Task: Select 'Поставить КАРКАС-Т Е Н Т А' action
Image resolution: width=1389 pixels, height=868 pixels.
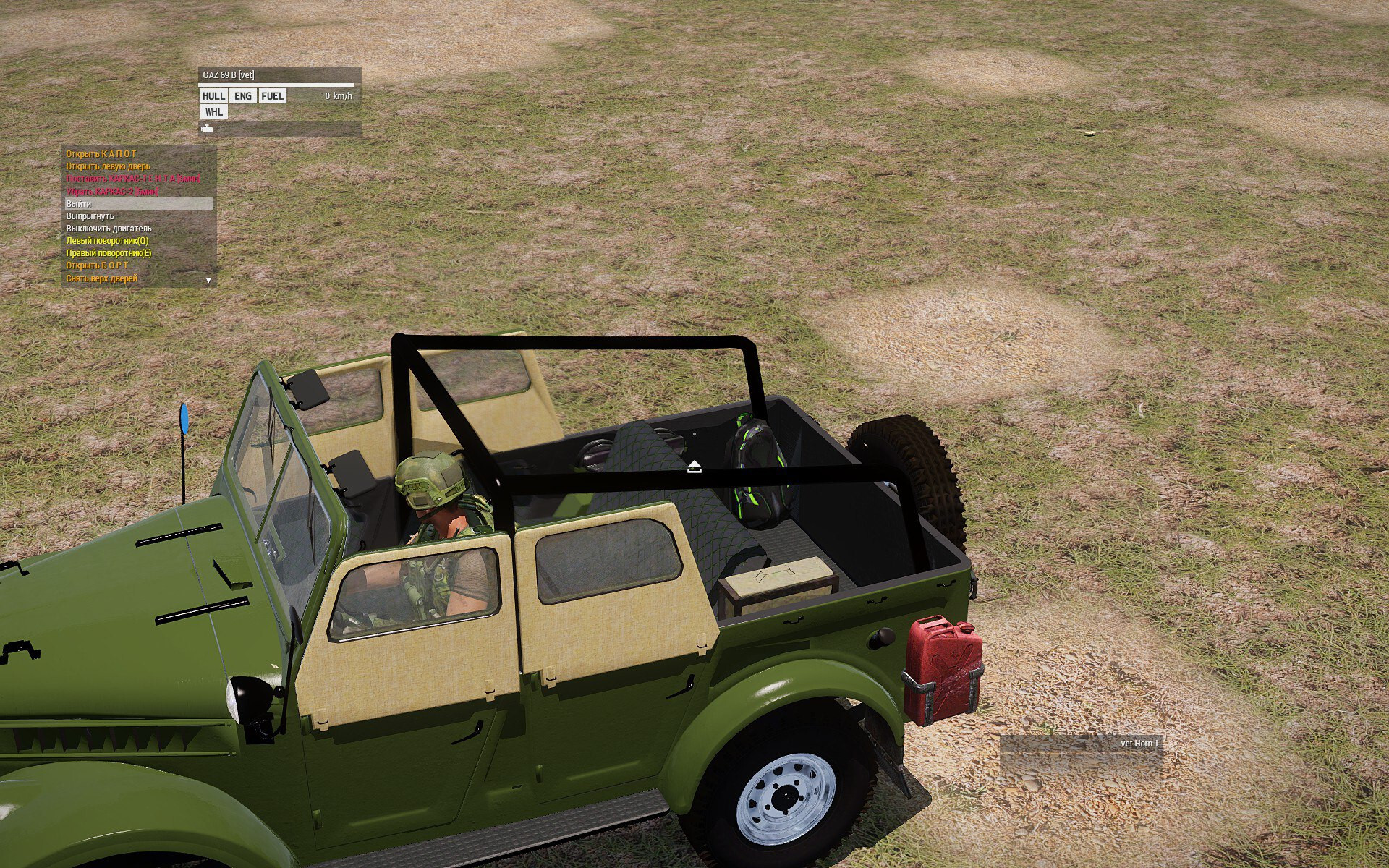Action: coord(133,179)
